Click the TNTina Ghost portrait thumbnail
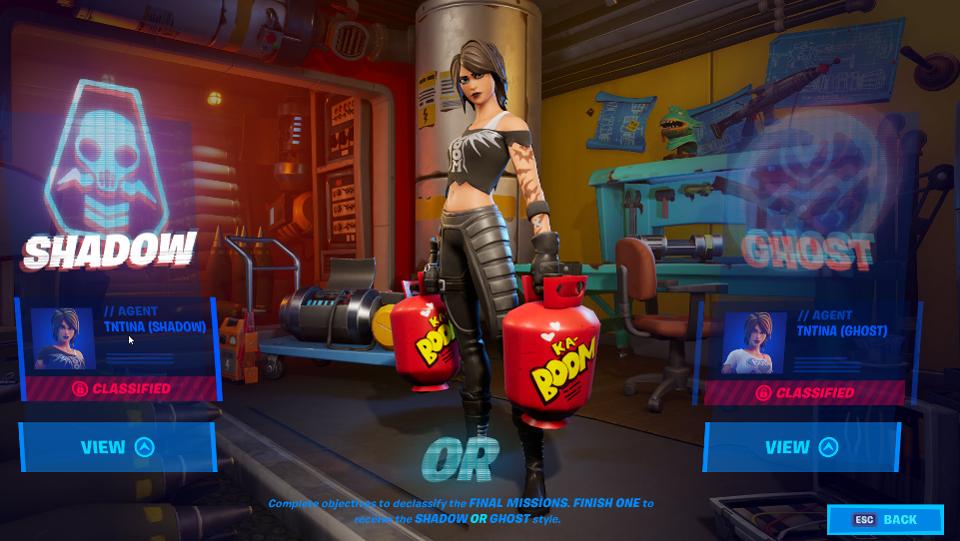This screenshot has width=960, height=541. 753,342
